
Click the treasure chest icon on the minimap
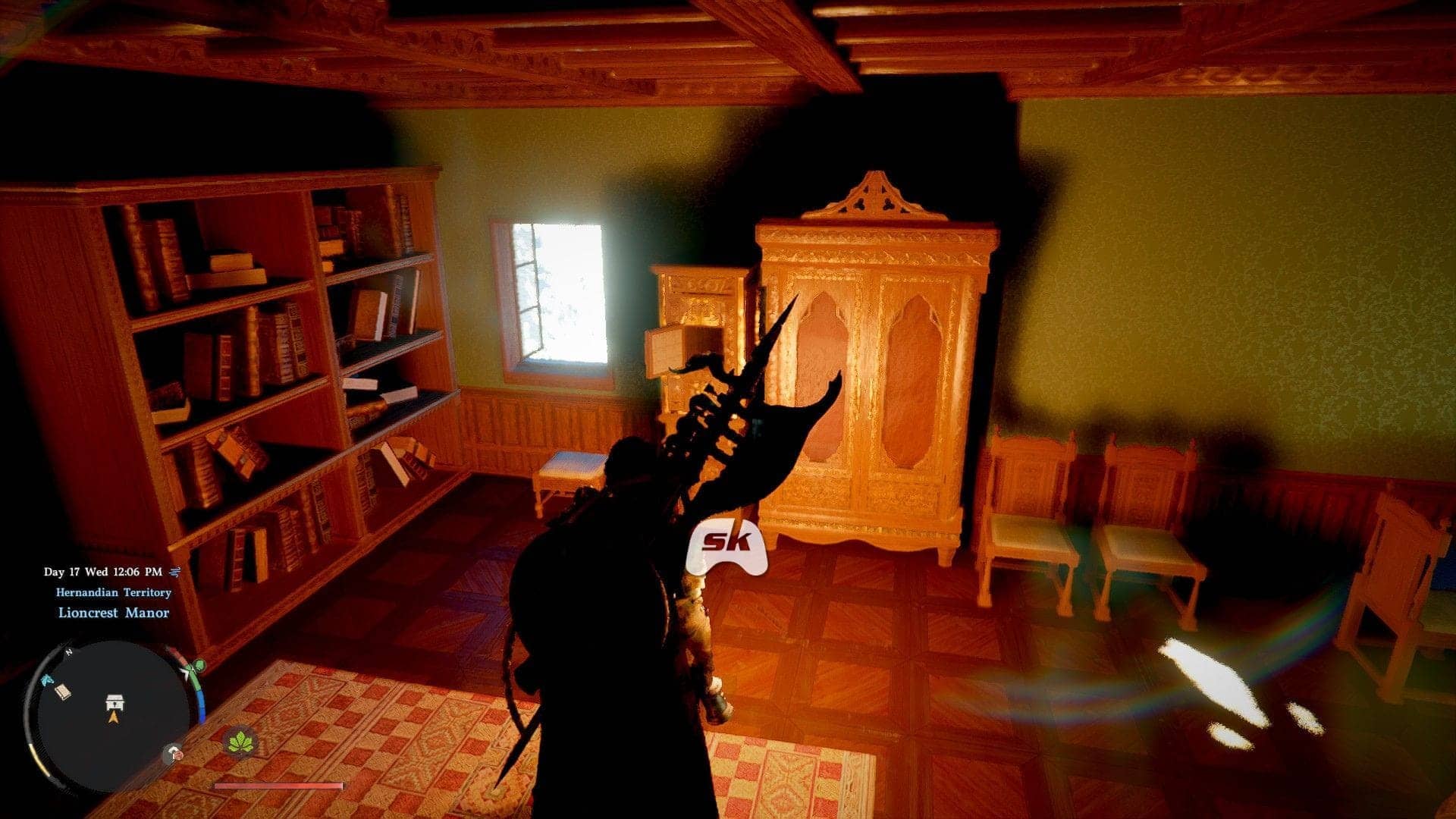(x=114, y=702)
